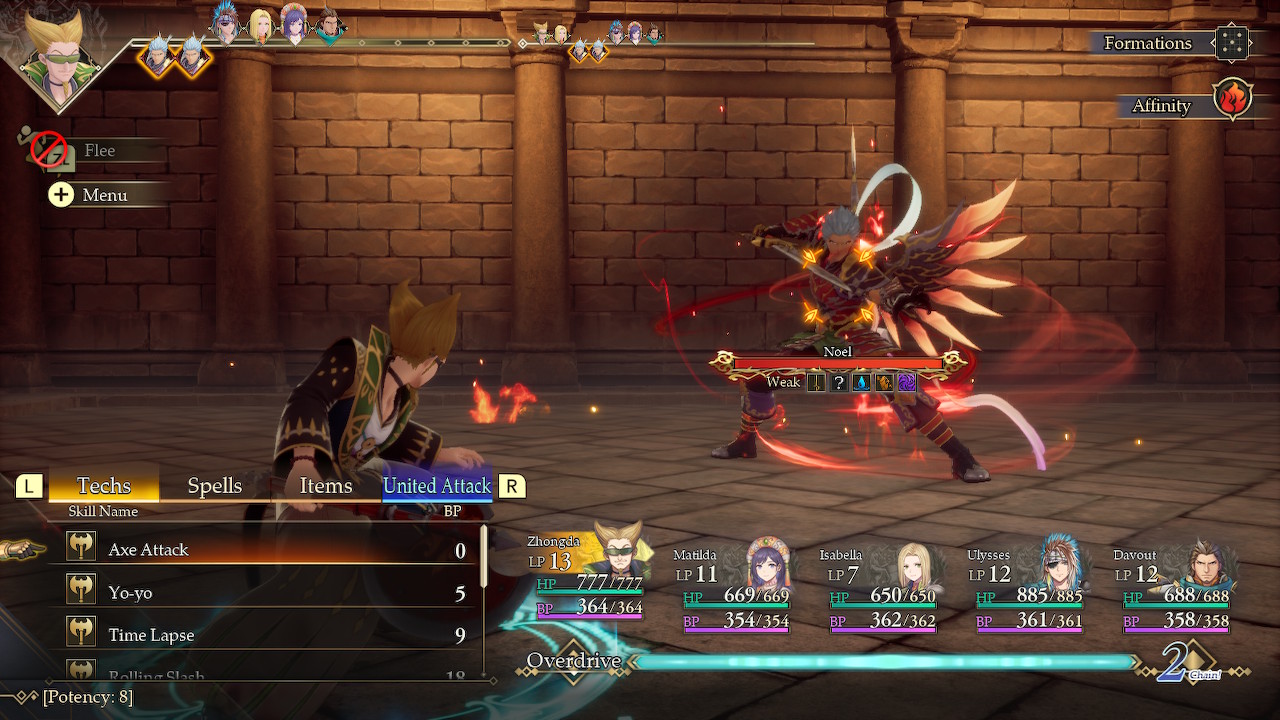
Task: Open the battle Menu
Action: [x=103, y=195]
